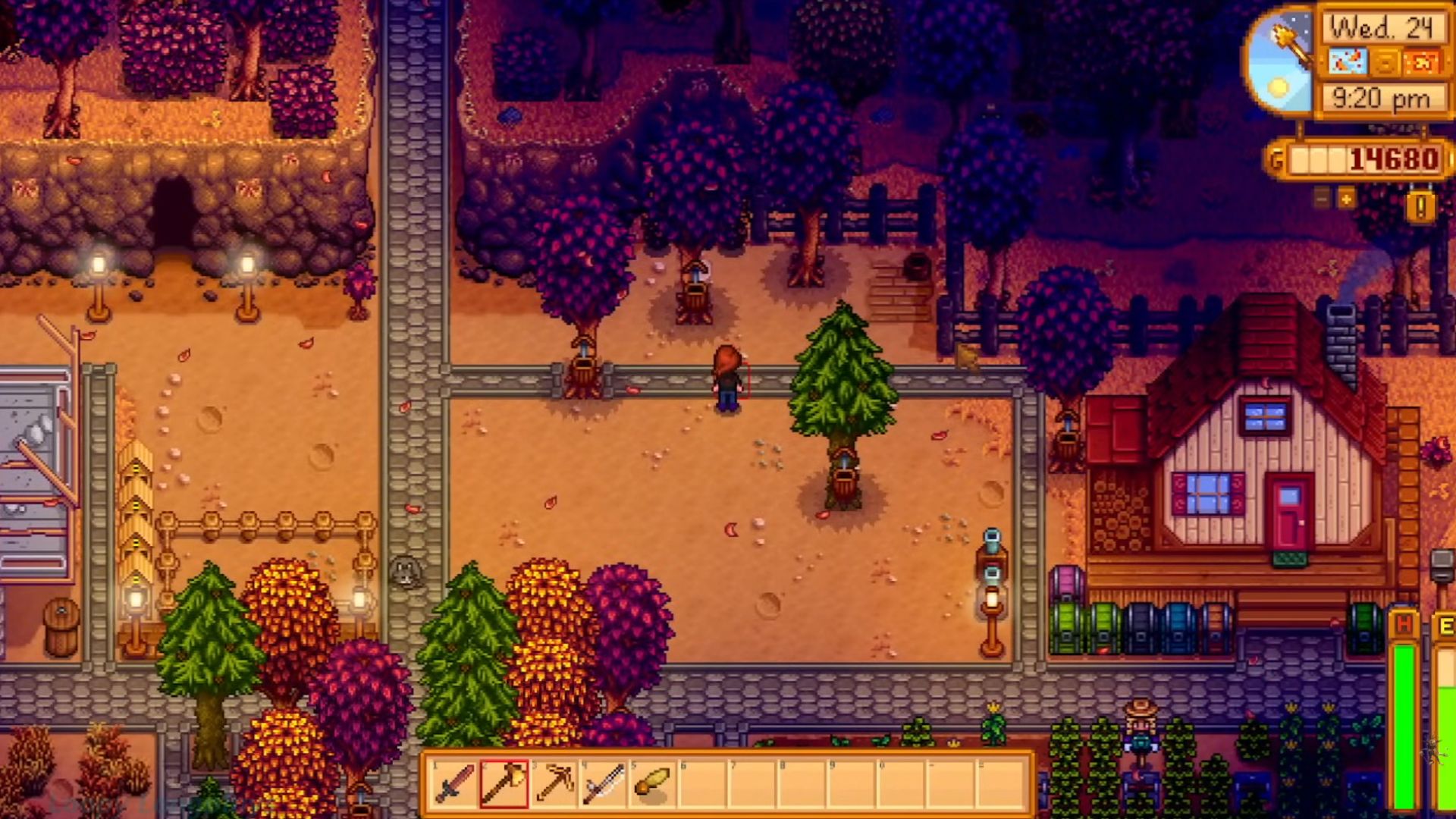1456x819 pixels.
Task: Equip the pickaxe in inventory slot 3
Action: point(554,785)
